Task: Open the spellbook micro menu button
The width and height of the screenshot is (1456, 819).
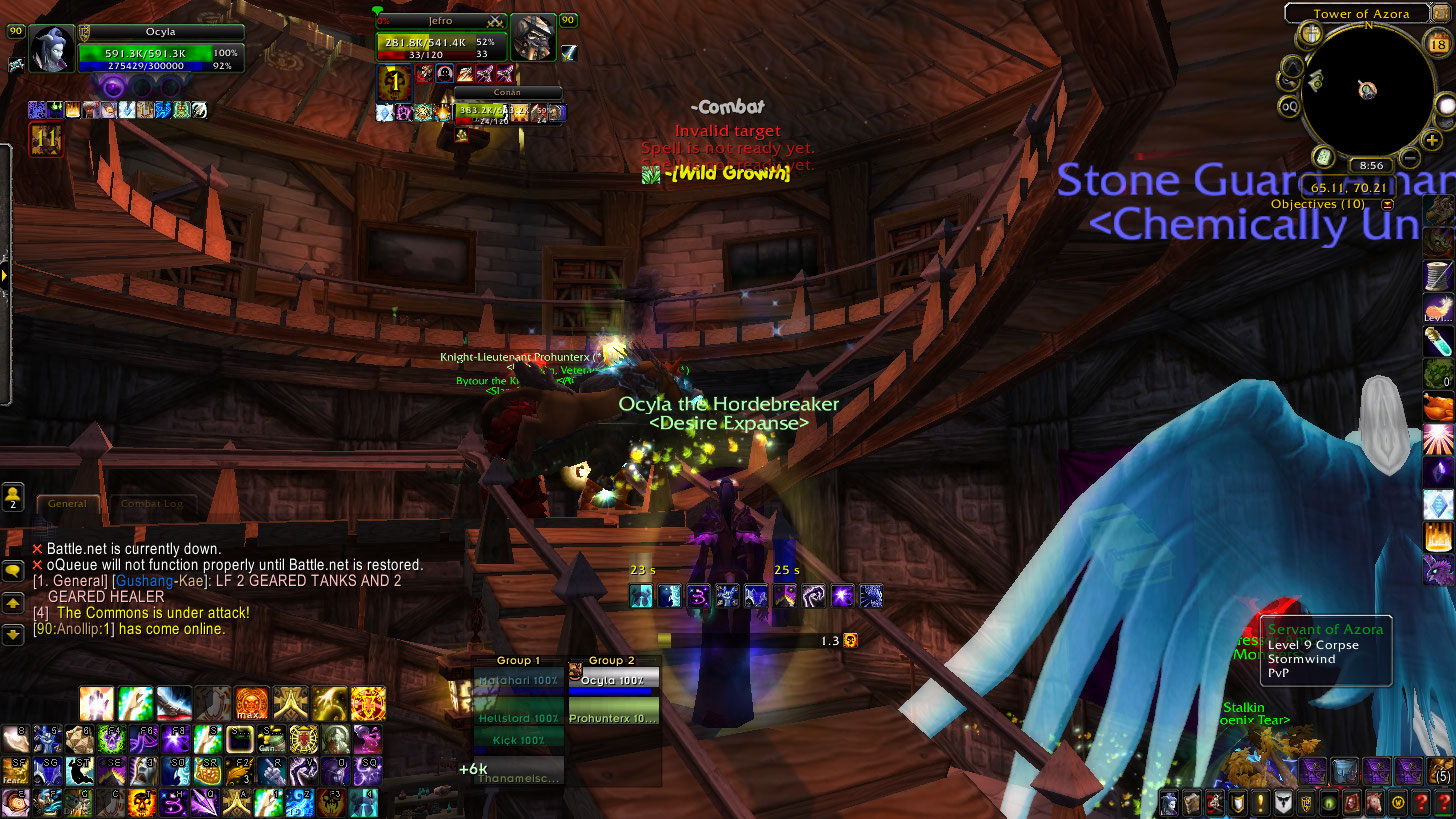Action: pos(1192,802)
